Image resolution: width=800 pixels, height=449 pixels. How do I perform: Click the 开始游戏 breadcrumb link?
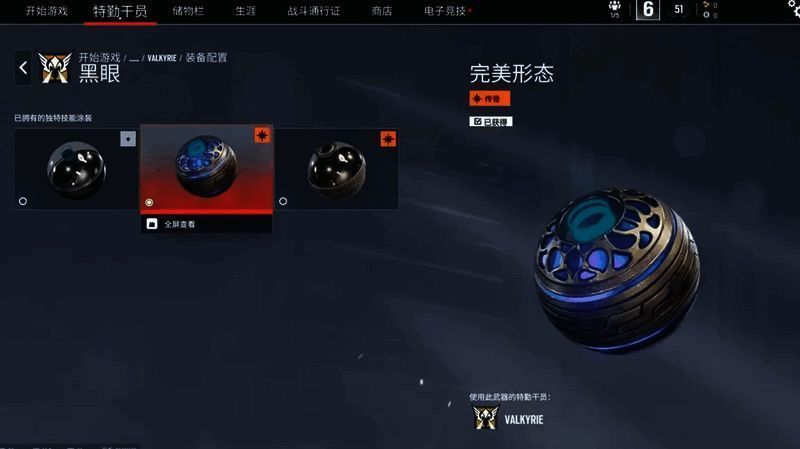point(99,58)
